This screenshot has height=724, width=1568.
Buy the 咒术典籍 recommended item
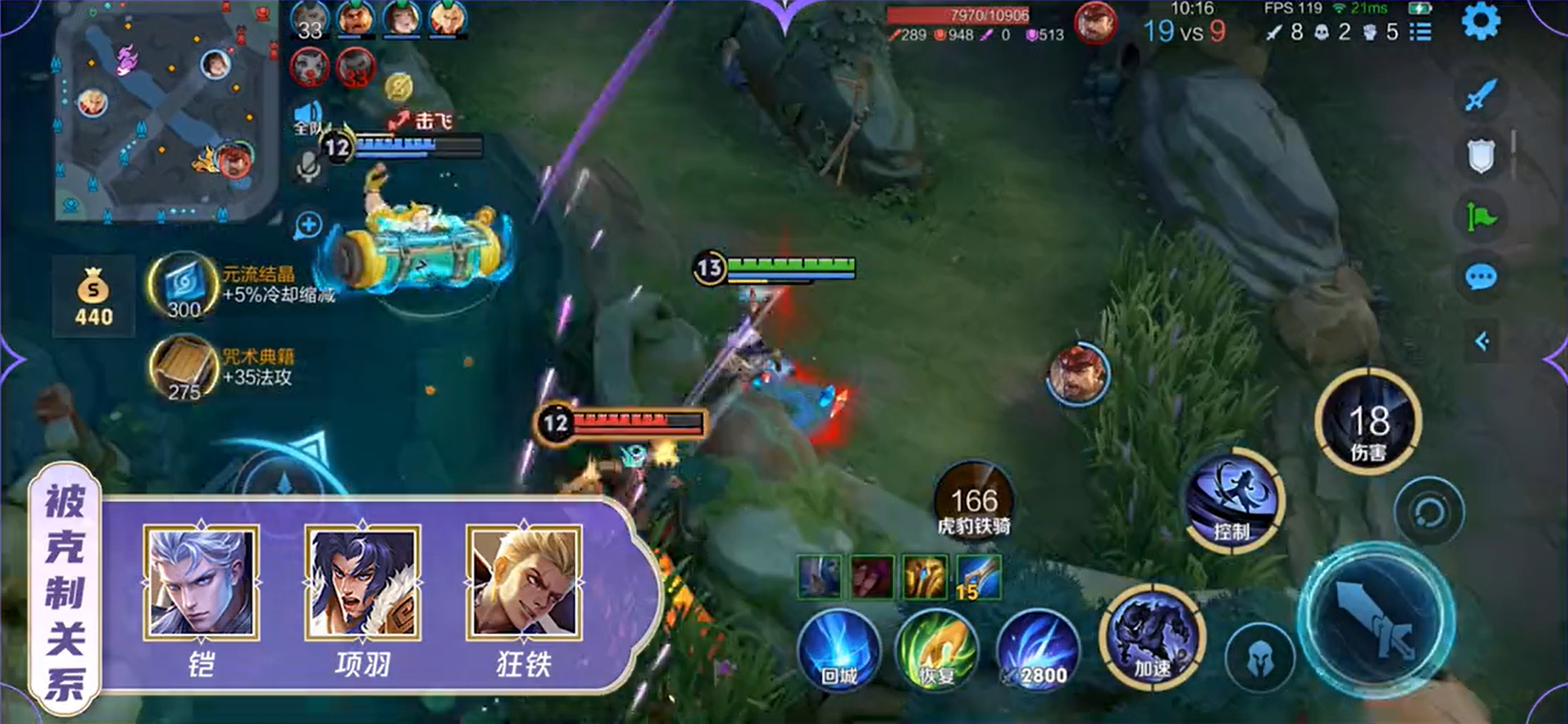(x=183, y=367)
